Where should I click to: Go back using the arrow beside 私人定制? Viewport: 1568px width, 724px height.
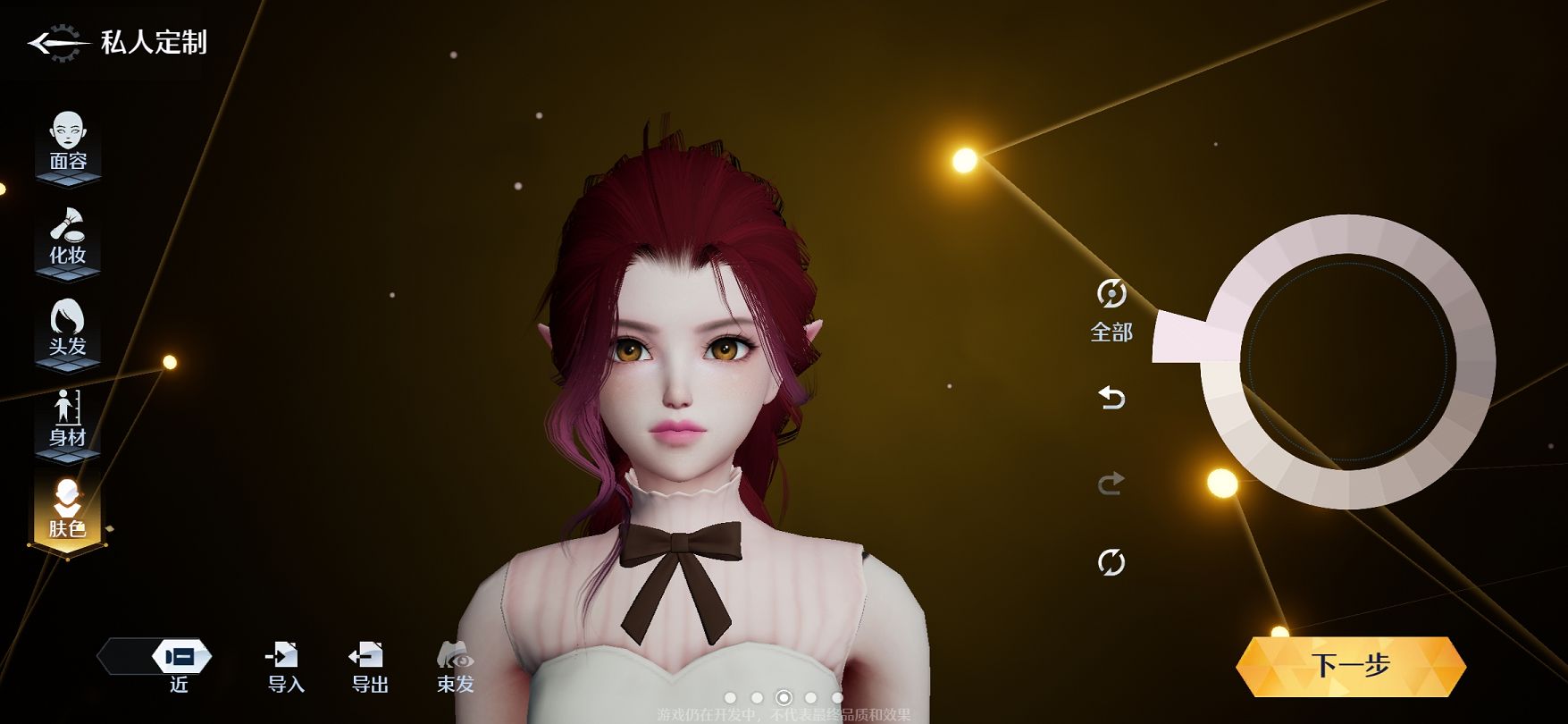click(x=55, y=43)
